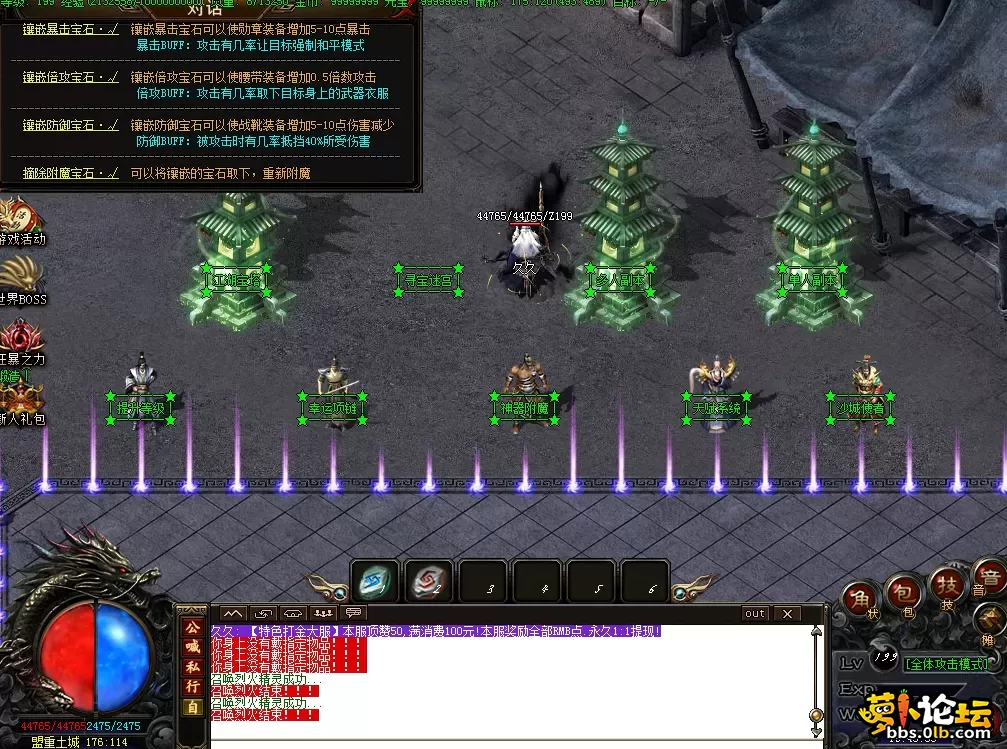Open the 新人礼包 gift pack icon
The image size is (1007, 749).
click(20, 400)
